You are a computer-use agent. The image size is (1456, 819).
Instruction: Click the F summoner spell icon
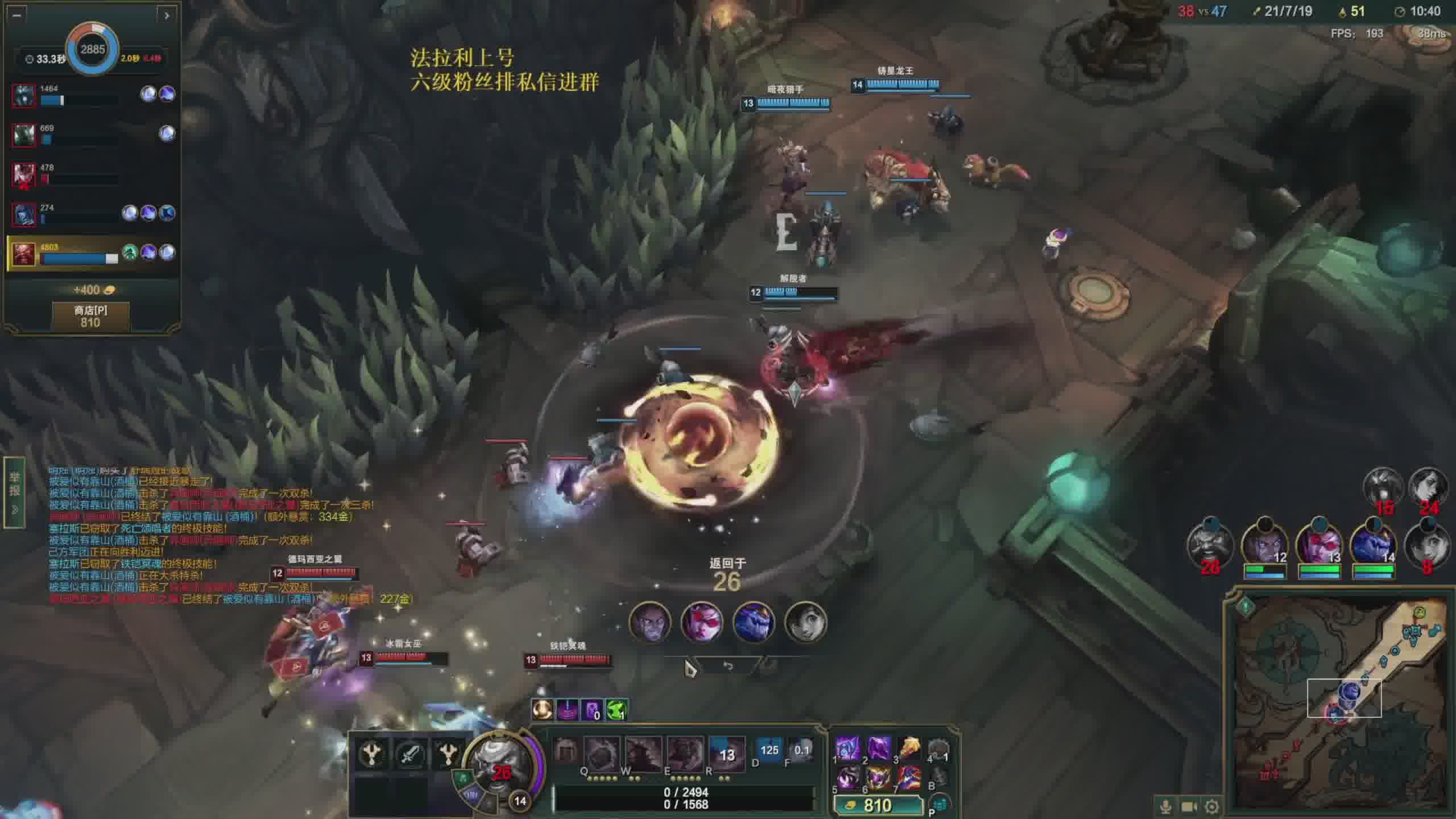tap(801, 751)
